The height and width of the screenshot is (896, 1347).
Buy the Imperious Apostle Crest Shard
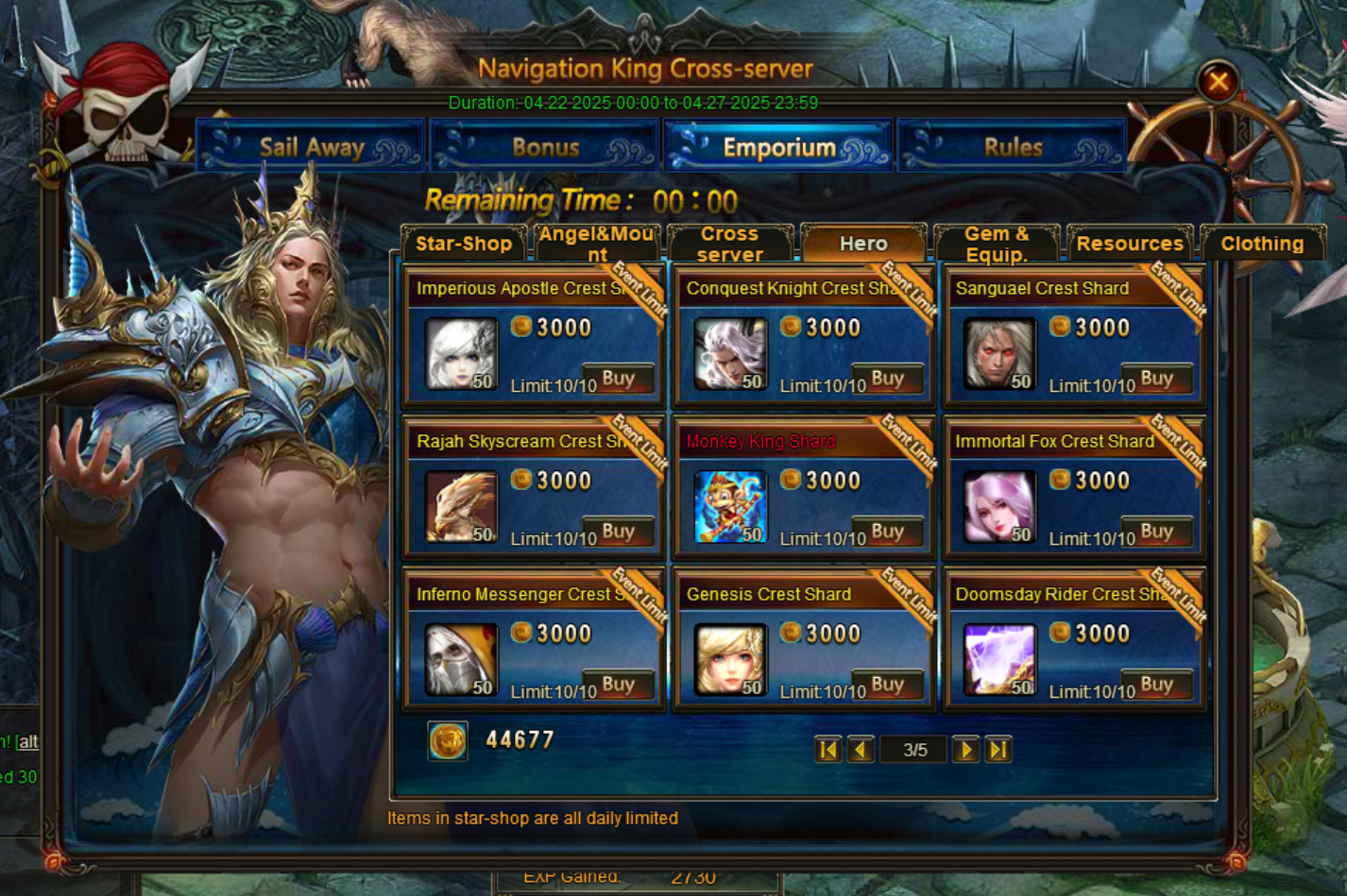click(x=619, y=380)
